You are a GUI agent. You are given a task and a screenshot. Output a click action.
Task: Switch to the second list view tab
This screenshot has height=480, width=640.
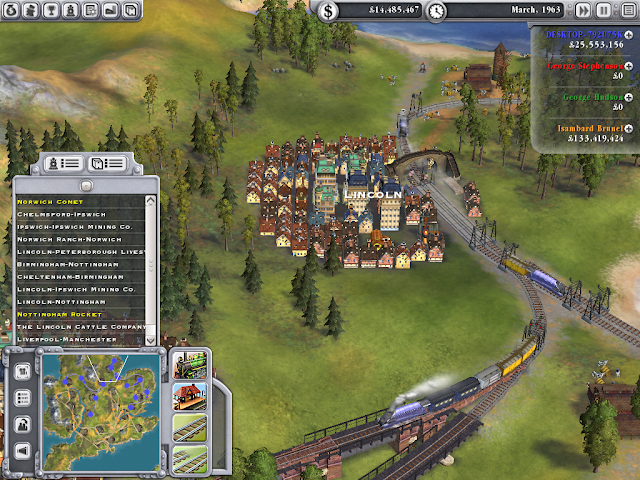[107, 162]
